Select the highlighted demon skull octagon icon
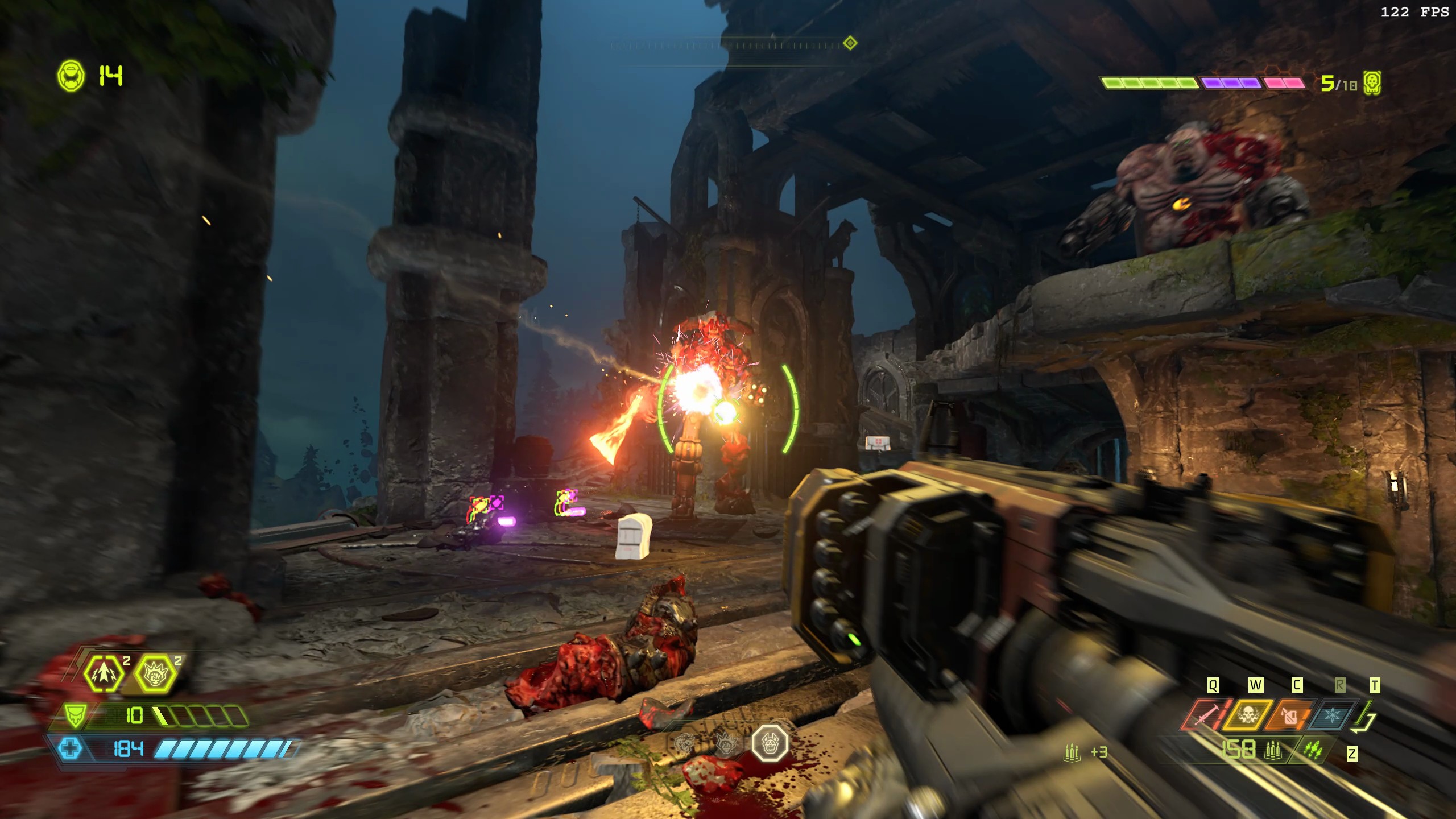The image size is (1456, 819). click(770, 743)
